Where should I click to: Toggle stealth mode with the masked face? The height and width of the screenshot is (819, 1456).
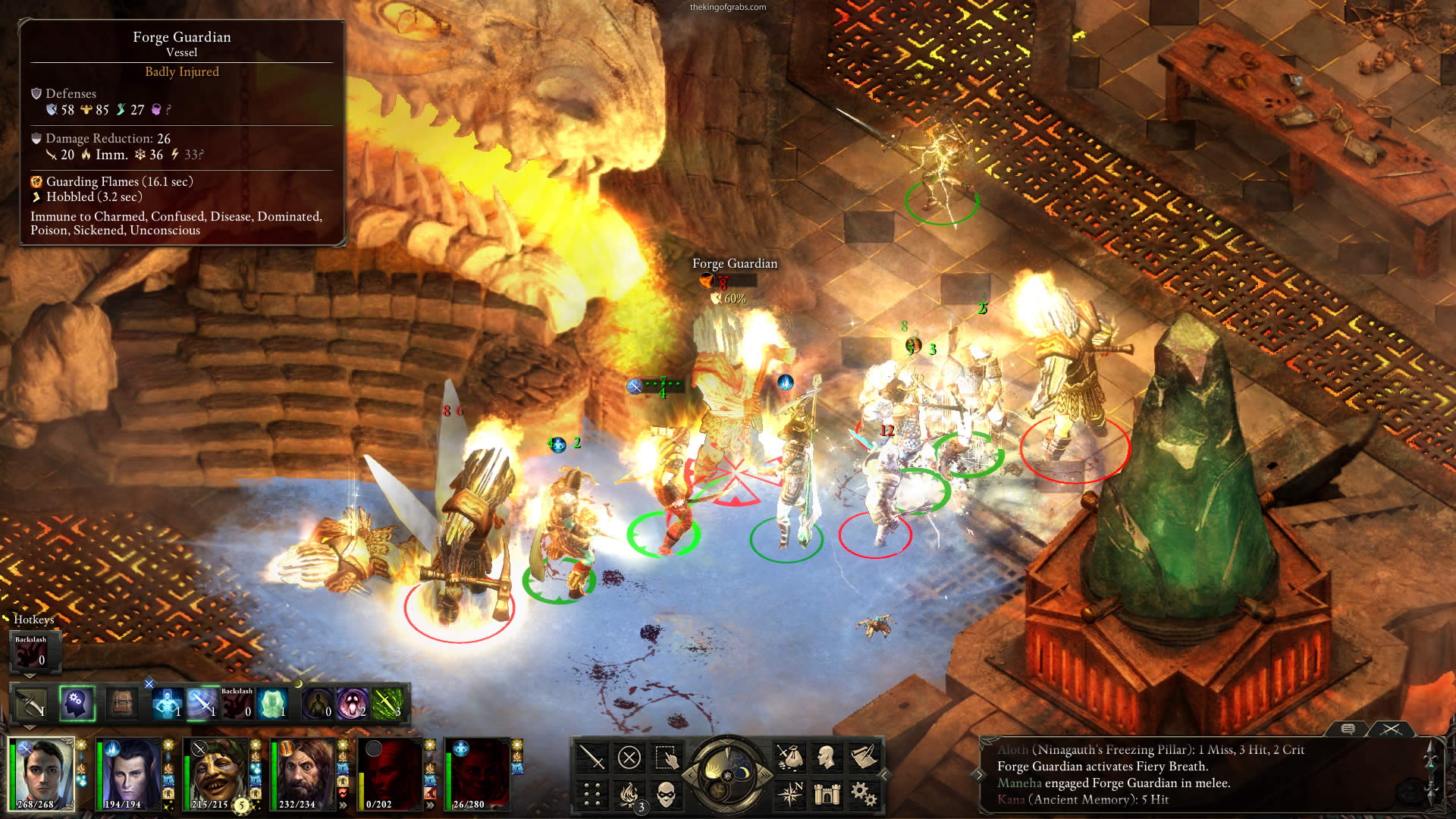click(666, 794)
